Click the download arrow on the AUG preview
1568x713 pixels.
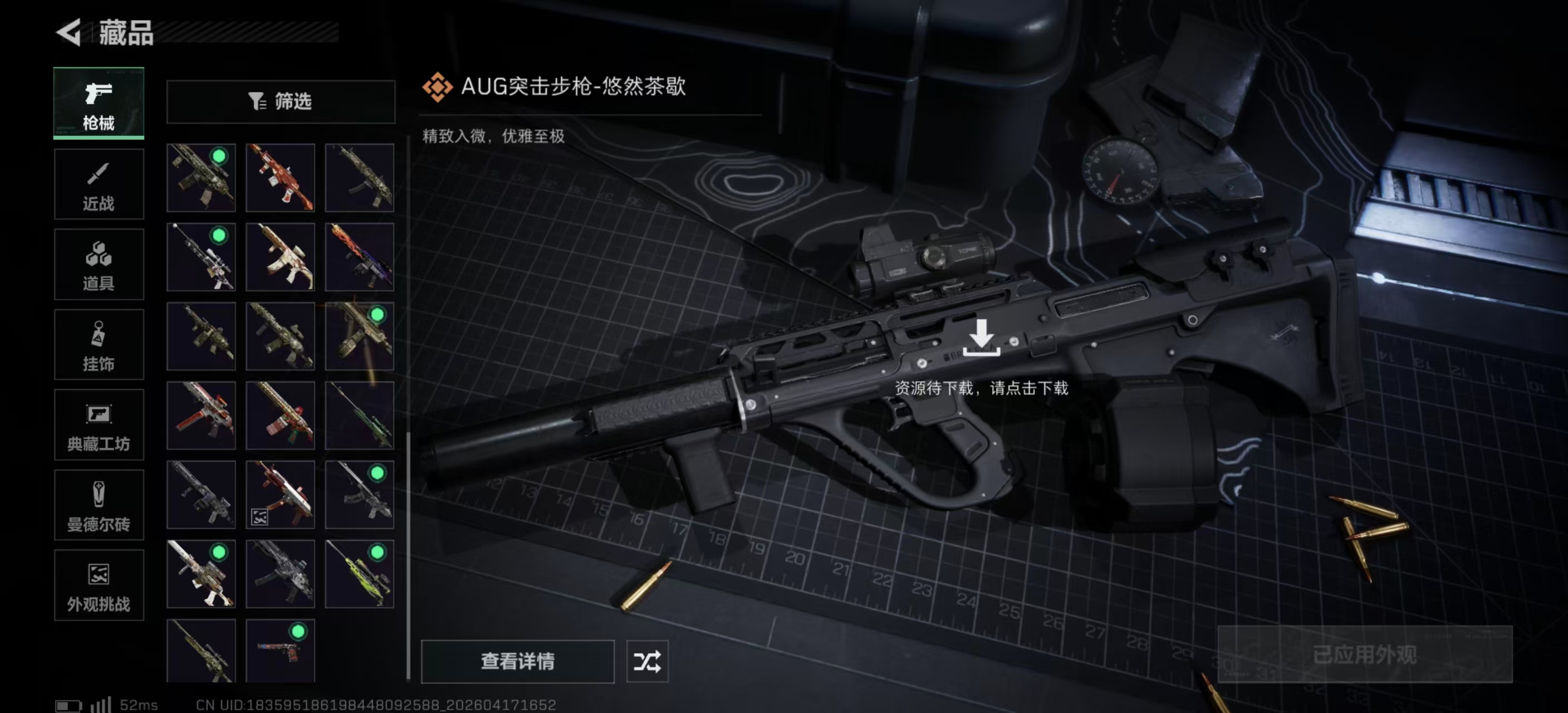[982, 339]
